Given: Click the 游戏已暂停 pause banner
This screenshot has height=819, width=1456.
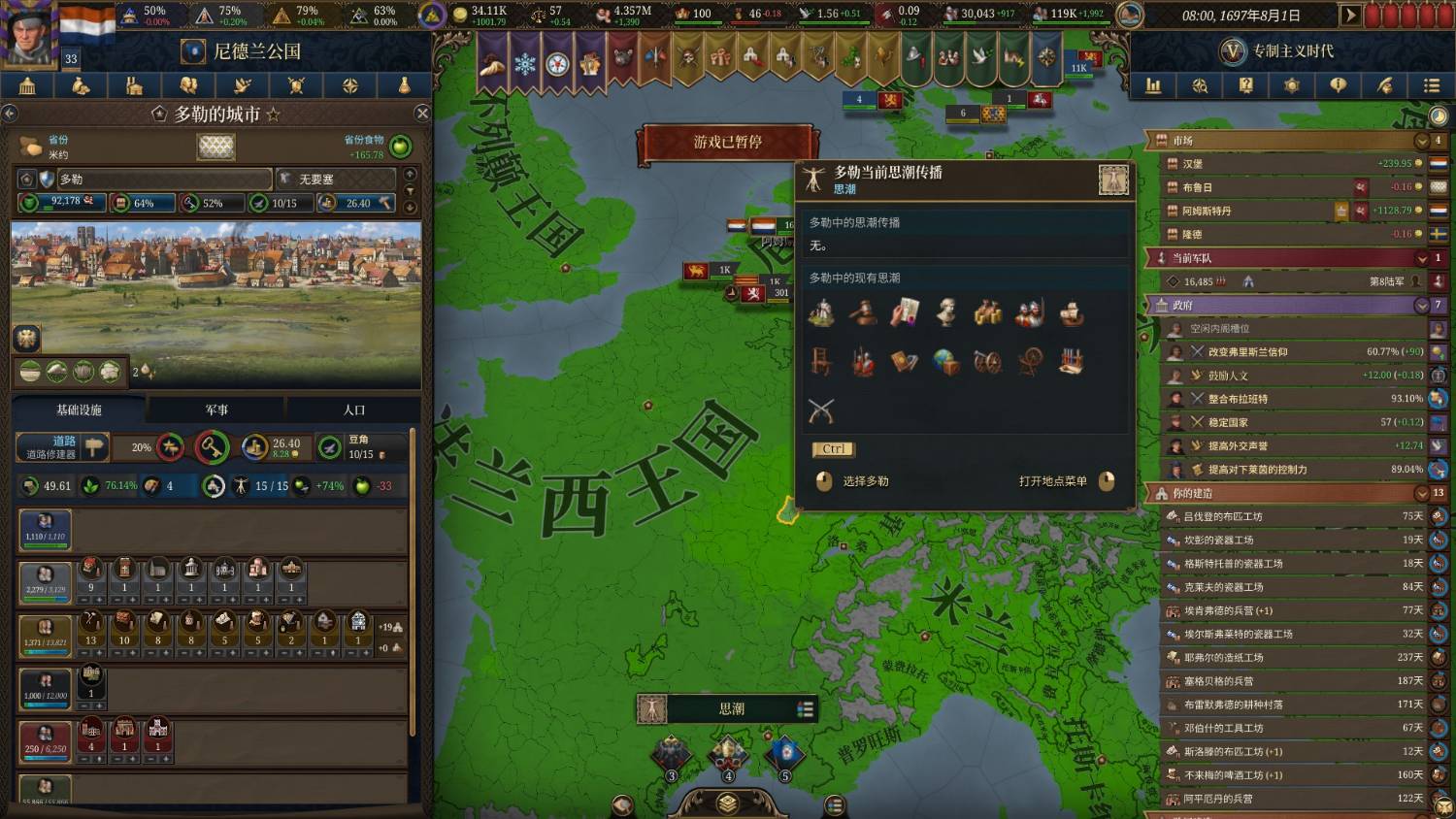Looking at the screenshot, I should coord(727,143).
